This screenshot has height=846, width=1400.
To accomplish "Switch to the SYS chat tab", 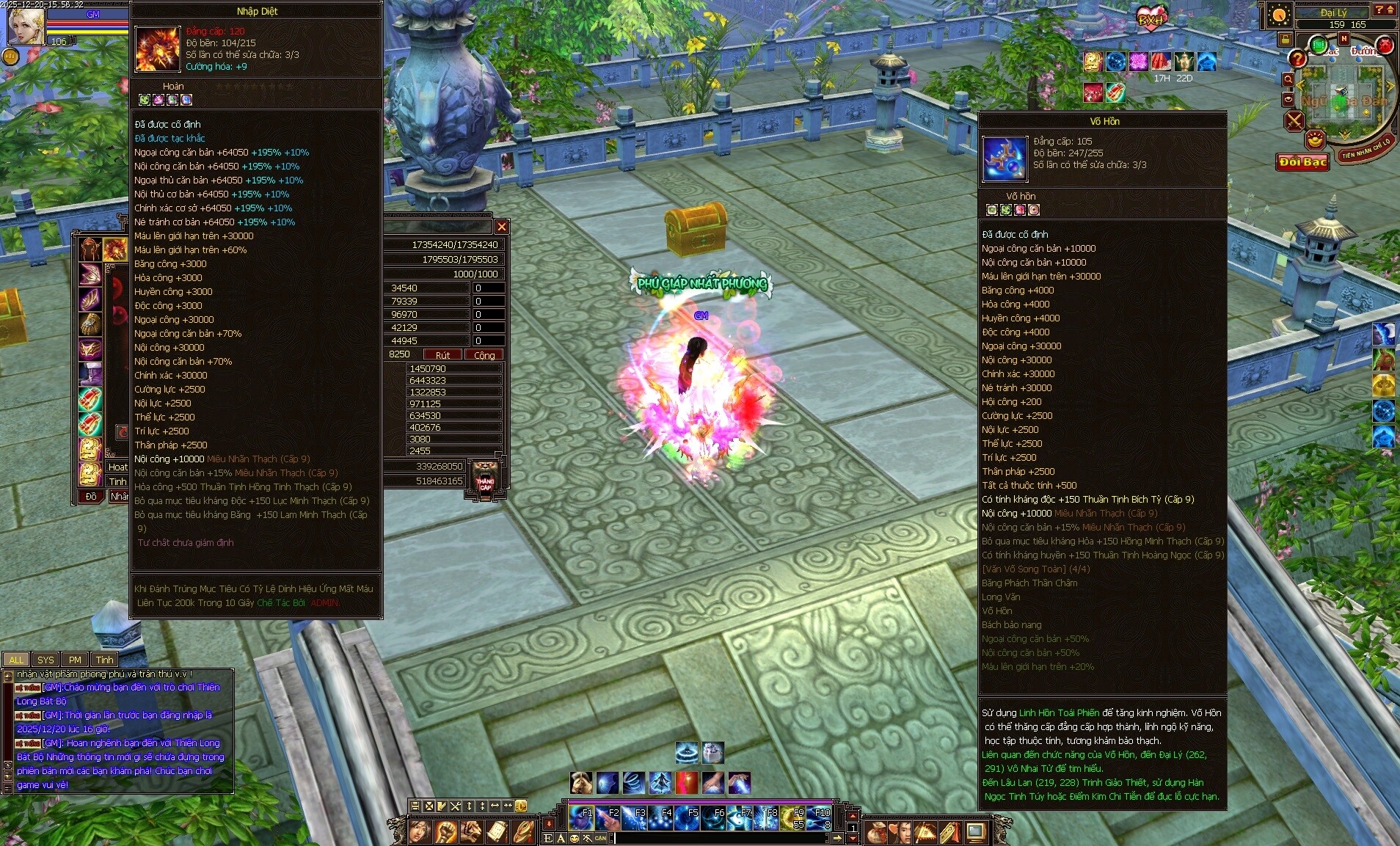I will (45, 660).
